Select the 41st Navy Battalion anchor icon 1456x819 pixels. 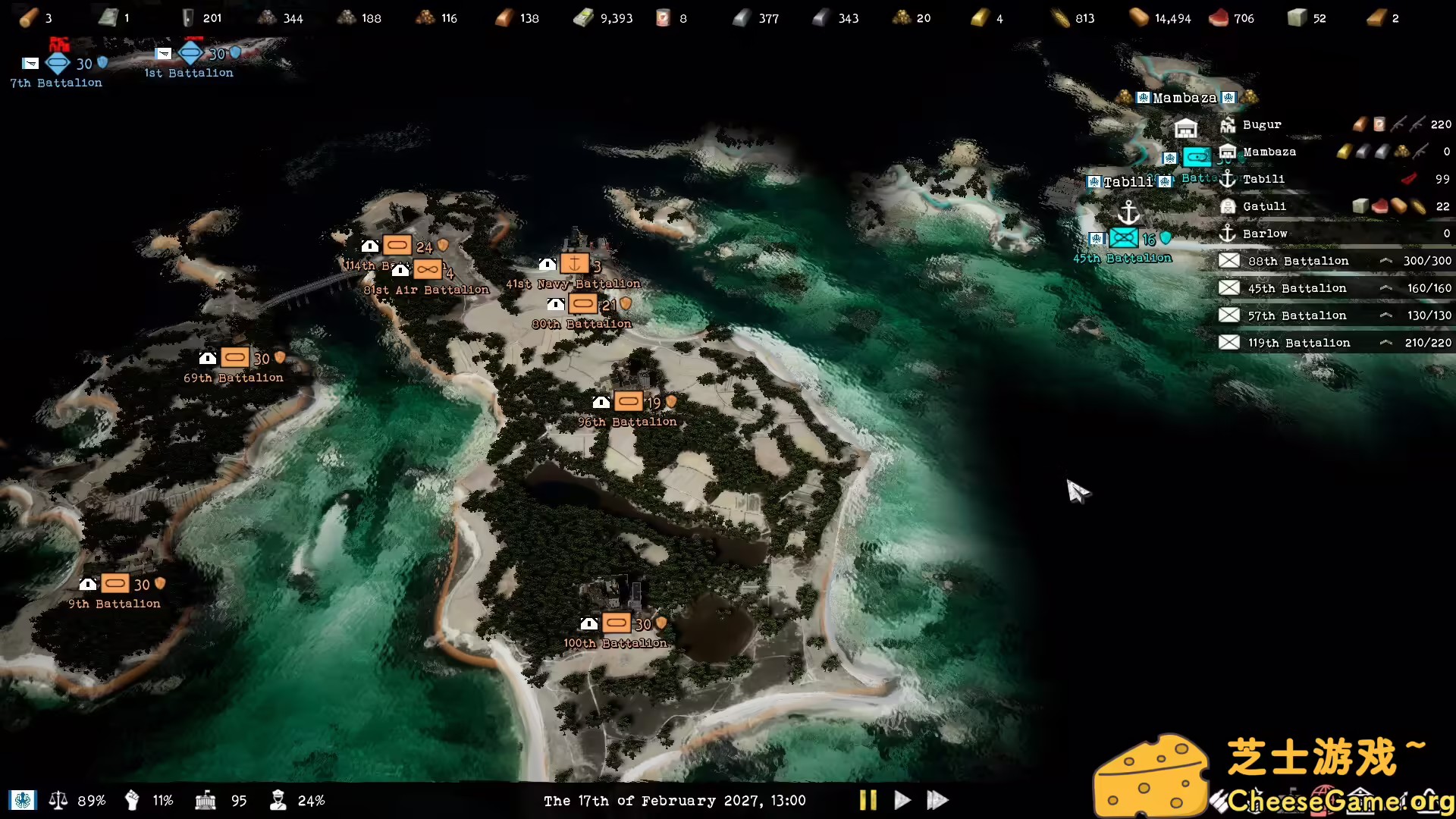pos(576,264)
